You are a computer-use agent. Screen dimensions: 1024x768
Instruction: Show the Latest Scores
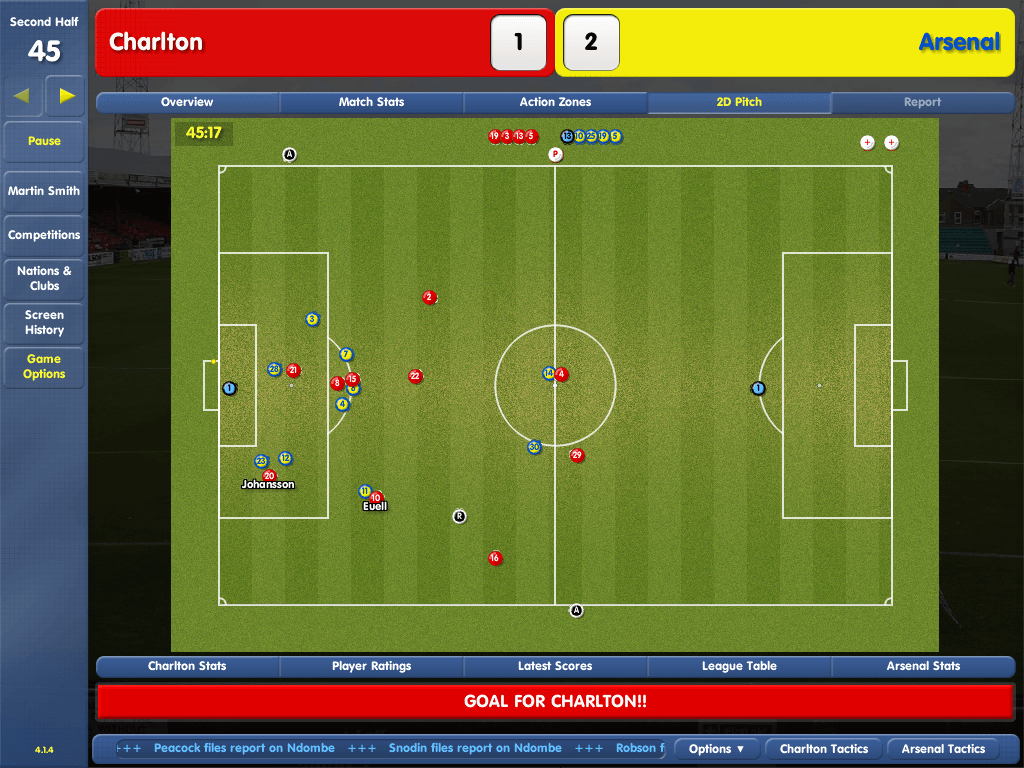tap(555, 666)
